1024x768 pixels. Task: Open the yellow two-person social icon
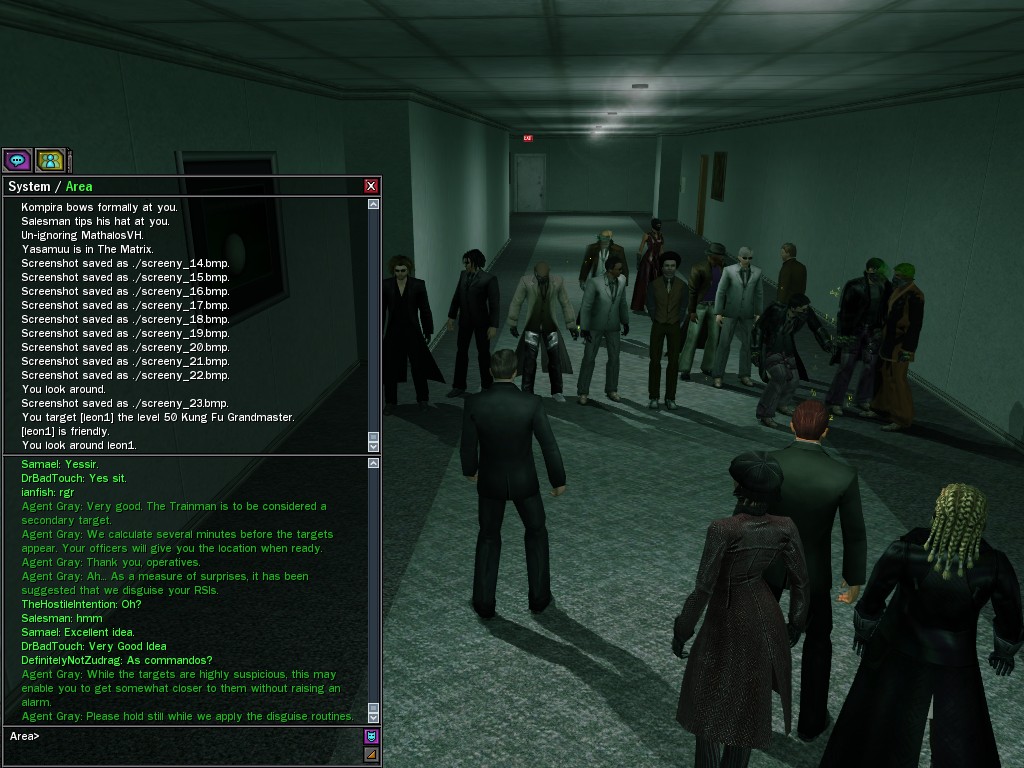[50, 160]
